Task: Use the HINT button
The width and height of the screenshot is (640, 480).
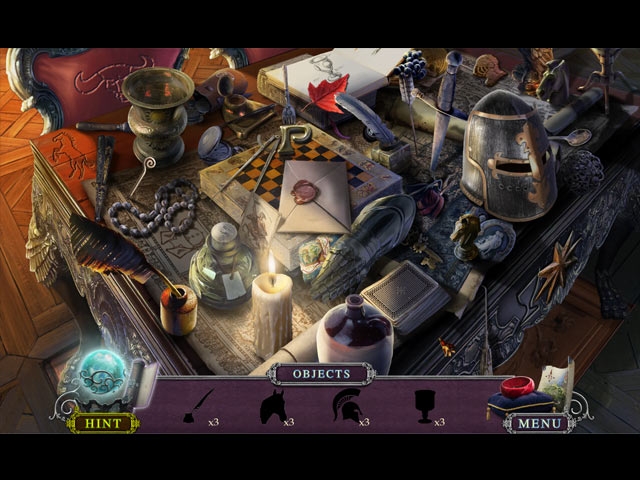Action: [x=102, y=423]
